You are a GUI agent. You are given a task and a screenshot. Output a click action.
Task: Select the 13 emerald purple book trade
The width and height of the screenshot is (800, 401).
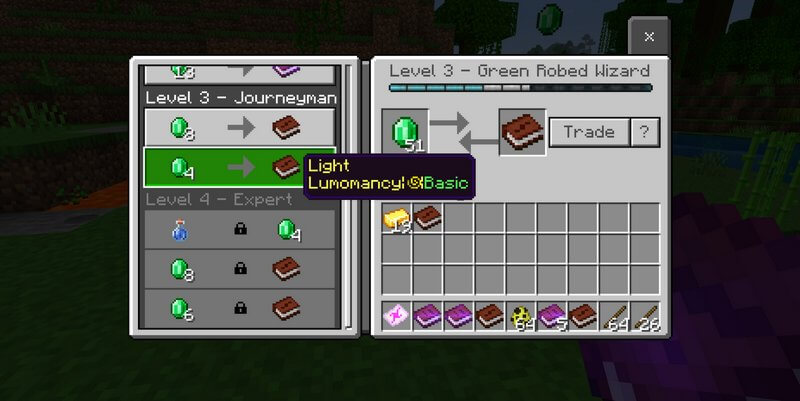point(240,72)
